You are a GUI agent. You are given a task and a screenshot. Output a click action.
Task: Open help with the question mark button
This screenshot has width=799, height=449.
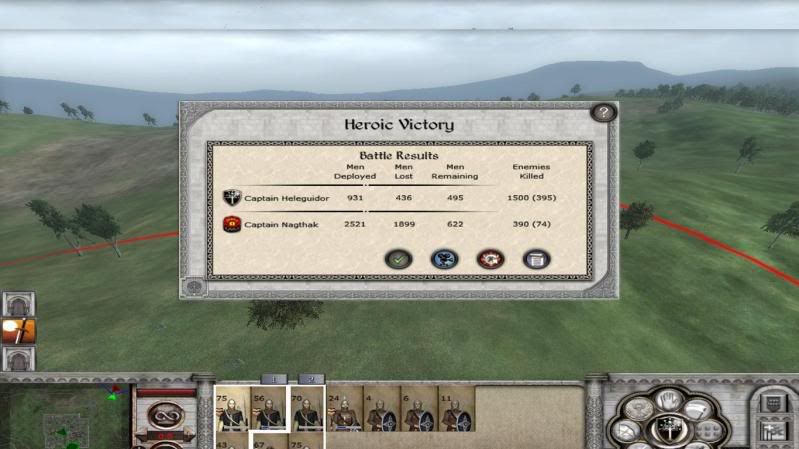click(x=602, y=113)
